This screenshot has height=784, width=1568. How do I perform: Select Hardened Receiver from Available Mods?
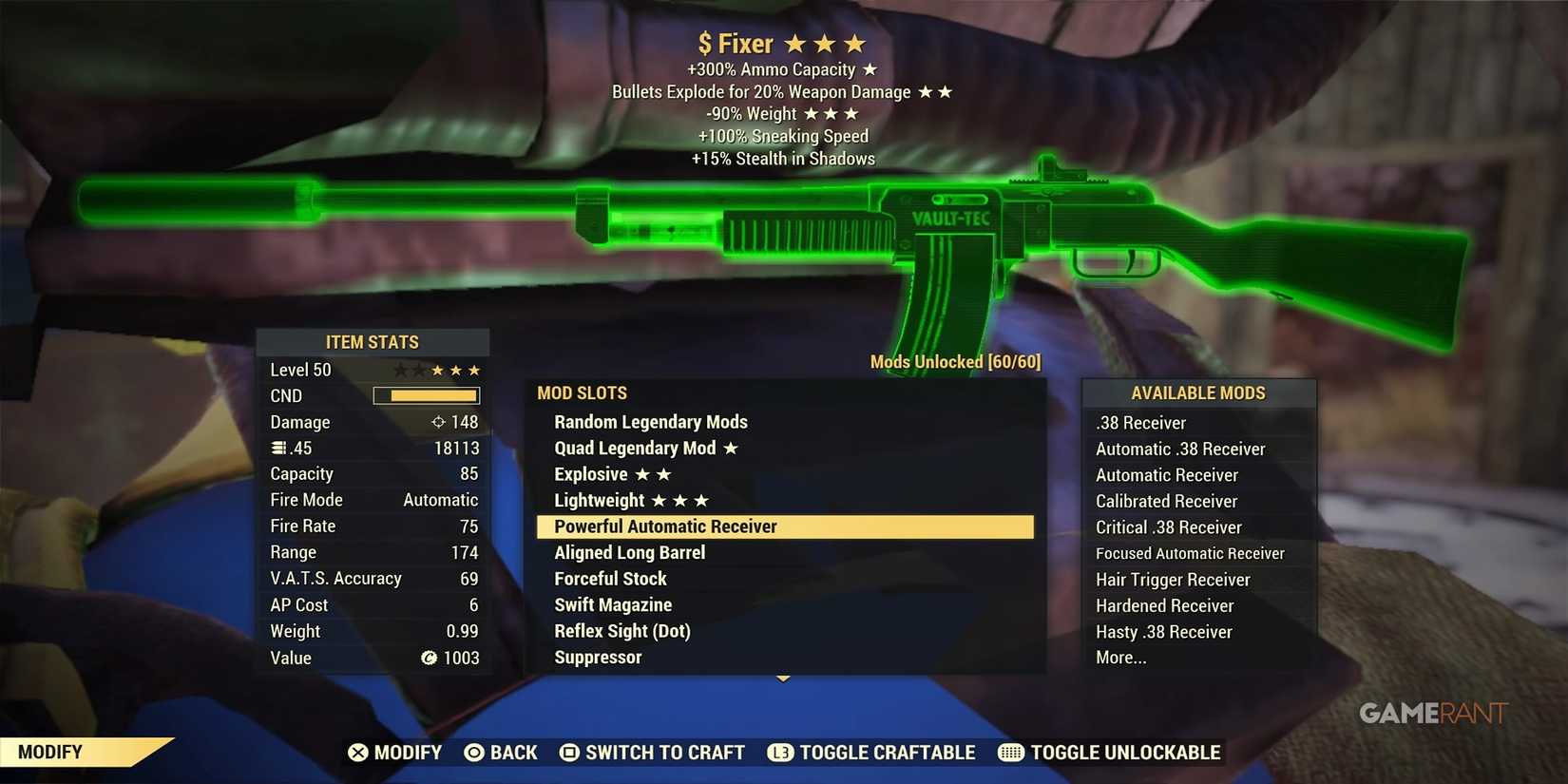[1165, 605]
